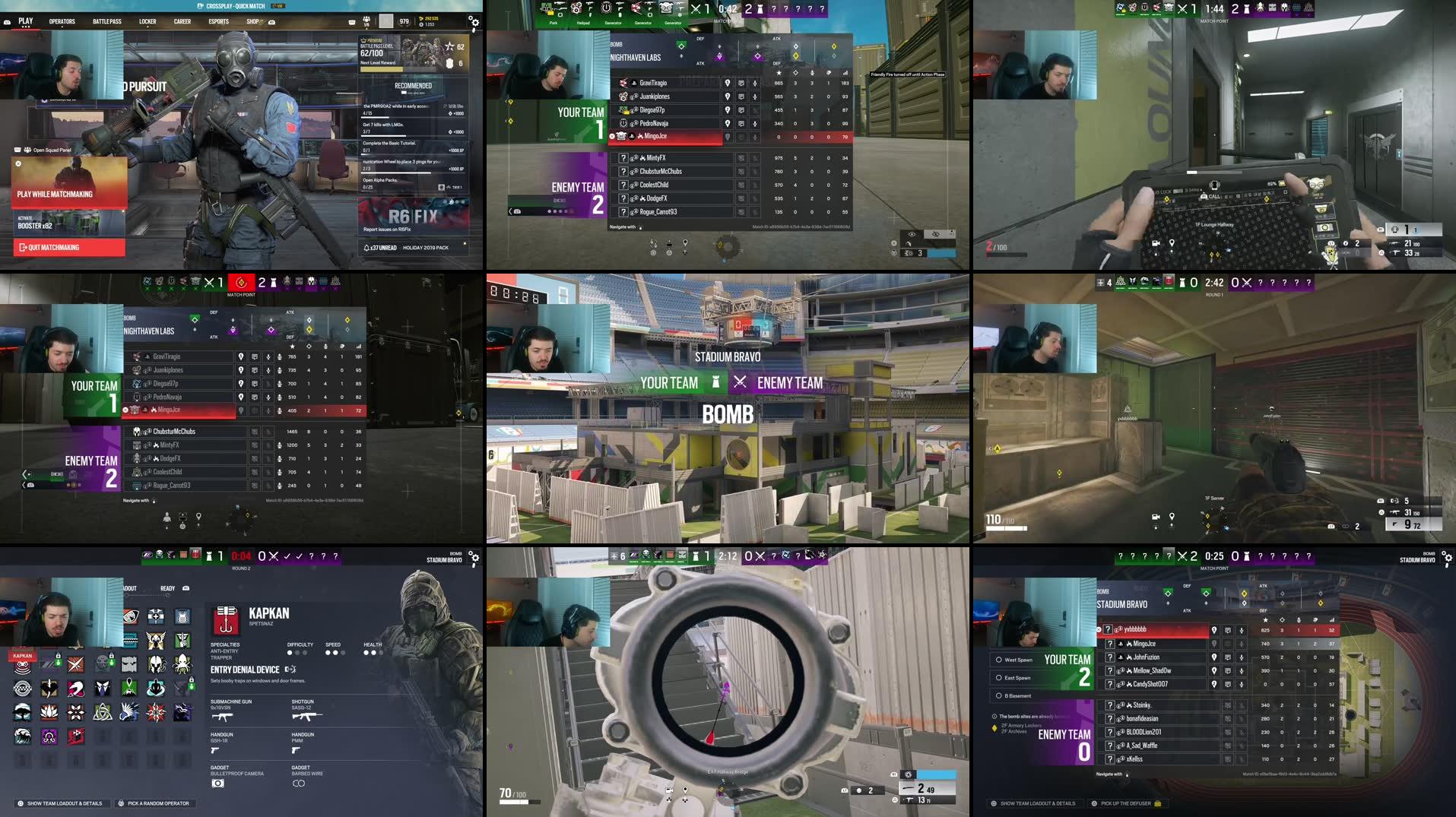Viewport: 1456px width, 817px height.
Task: Select the GSH-18 handgun icon
Action: [x=215, y=750]
